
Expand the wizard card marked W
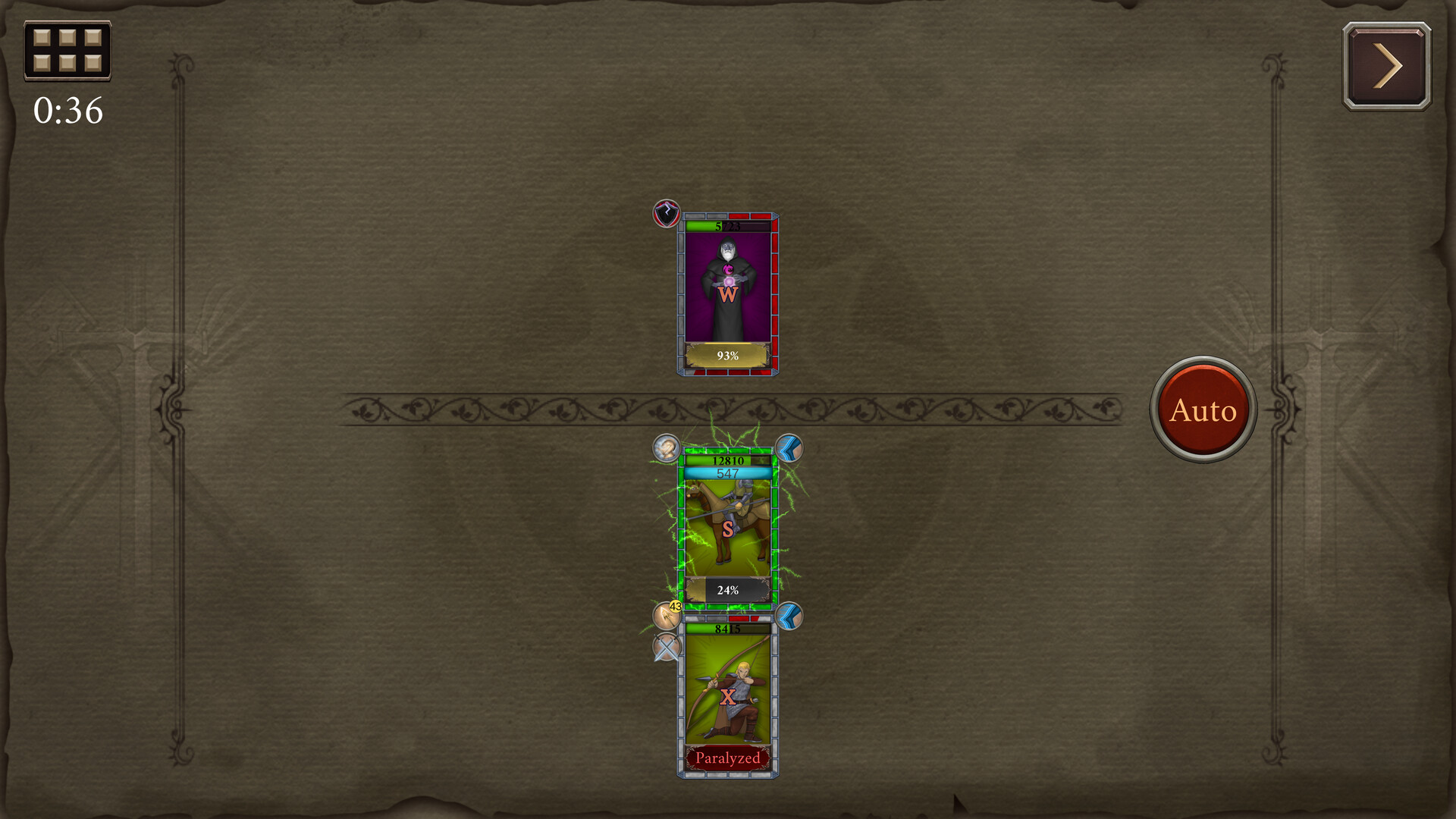[x=728, y=292]
